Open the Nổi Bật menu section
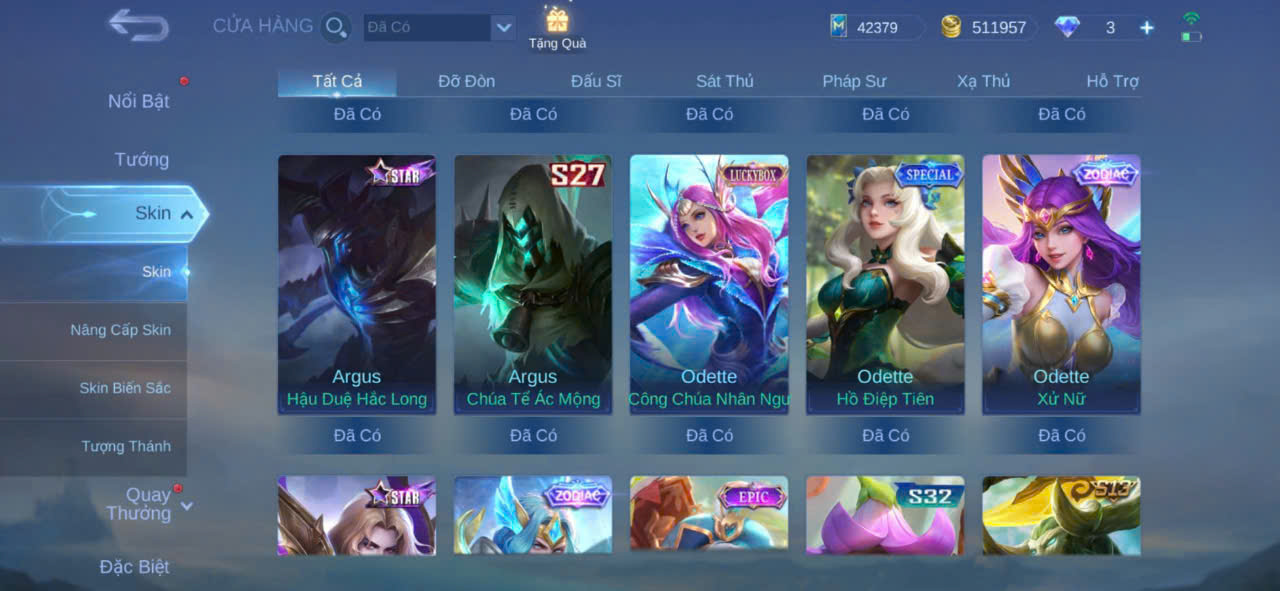The width and height of the screenshot is (1280, 591). 139,101
